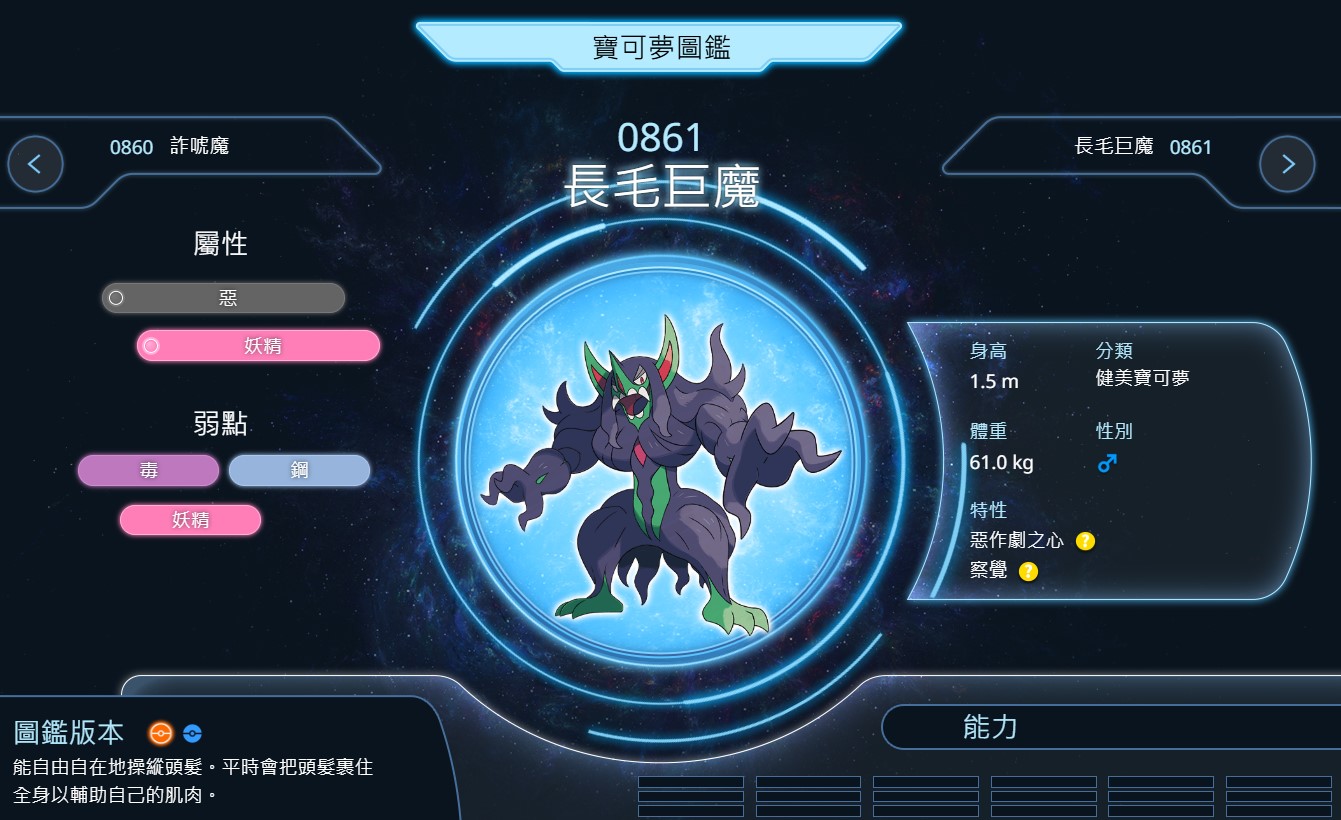Choose the 鋼 weakness badge
1341x820 pixels.
(299, 471)
